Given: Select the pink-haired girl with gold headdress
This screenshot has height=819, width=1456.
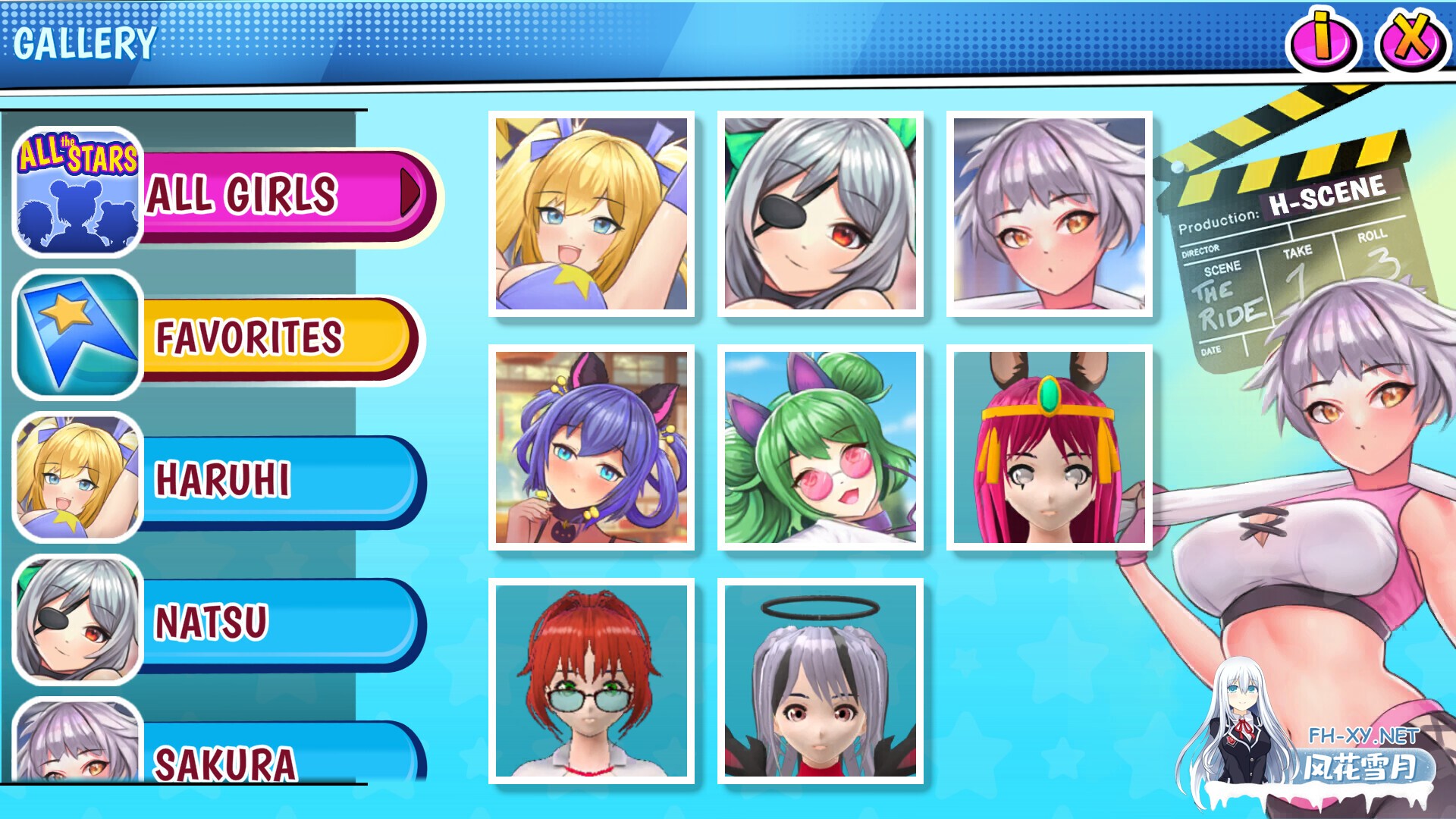Looking at the screenshot, I should click(x=1050, y=447).
